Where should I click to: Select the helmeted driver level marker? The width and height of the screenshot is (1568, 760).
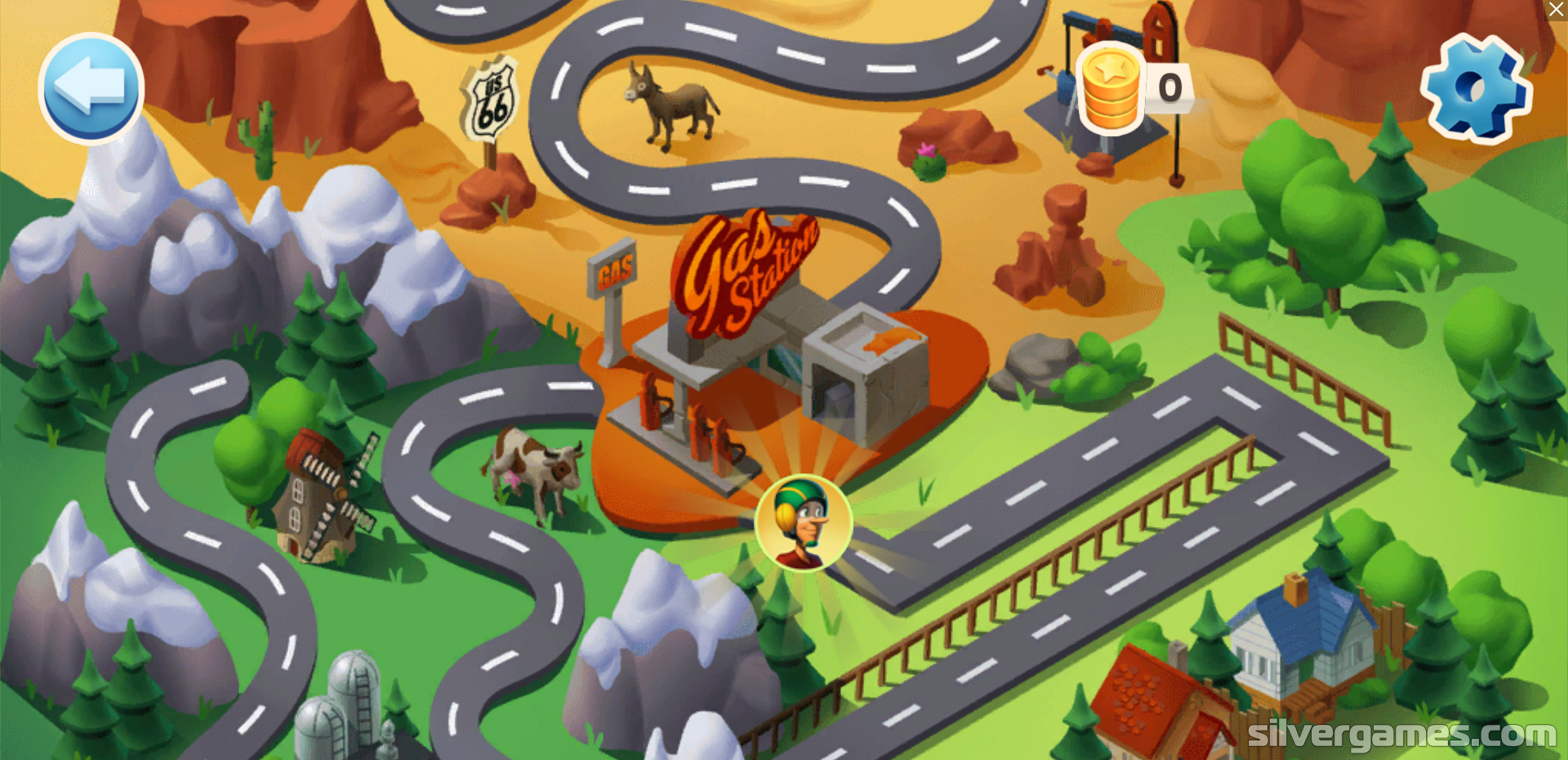(804, 523)
